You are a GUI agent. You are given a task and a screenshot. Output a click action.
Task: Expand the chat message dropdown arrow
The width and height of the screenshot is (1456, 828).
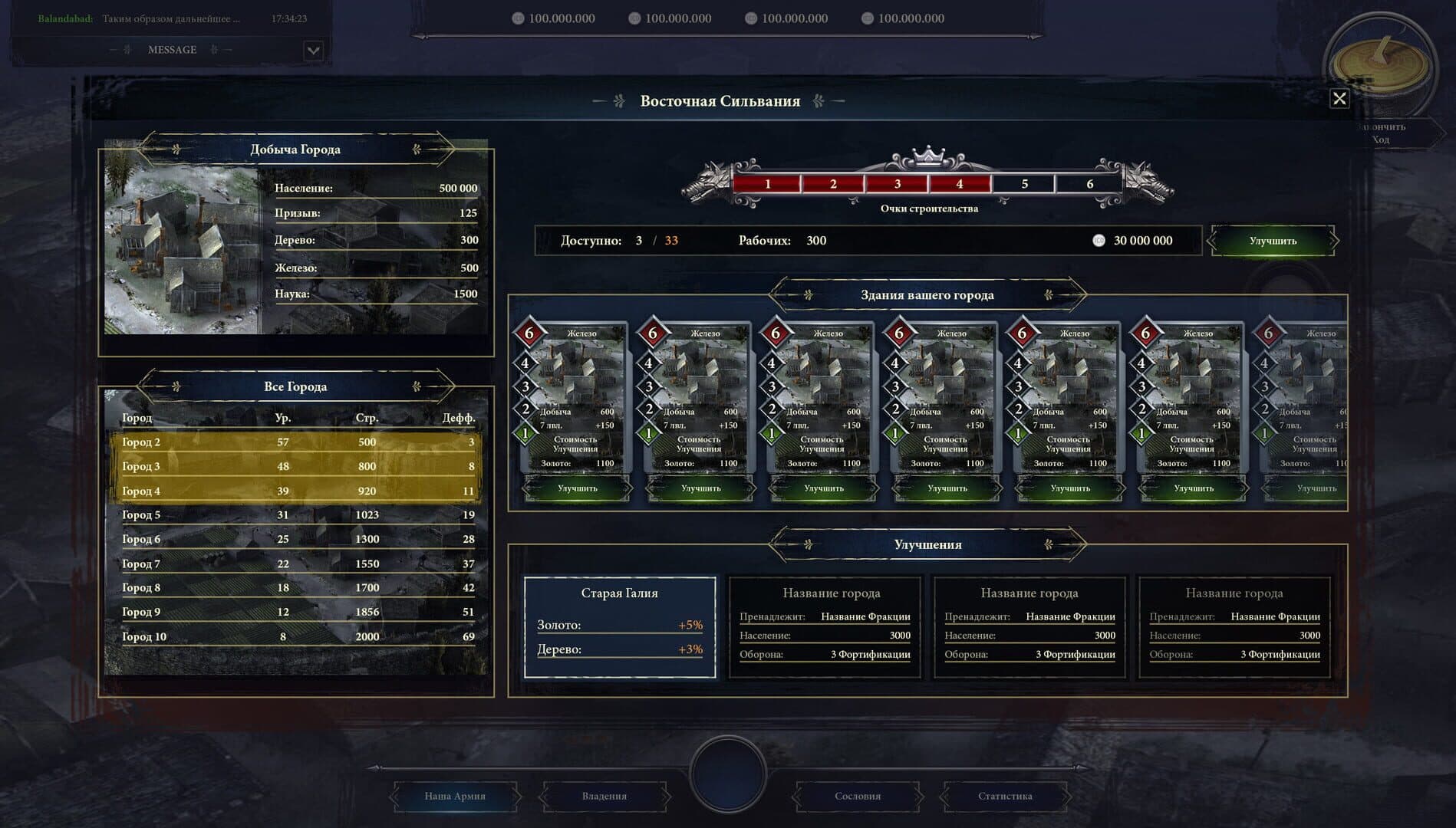pyautogui.click(x=313, y=51)
